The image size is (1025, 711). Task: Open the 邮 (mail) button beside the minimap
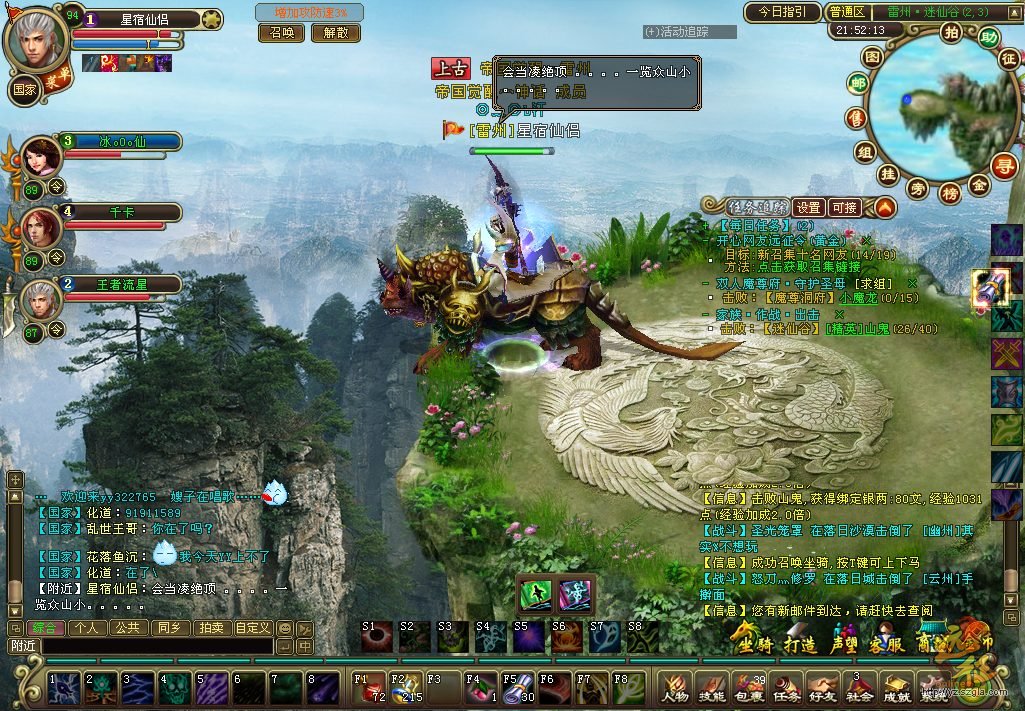point(857,84)
